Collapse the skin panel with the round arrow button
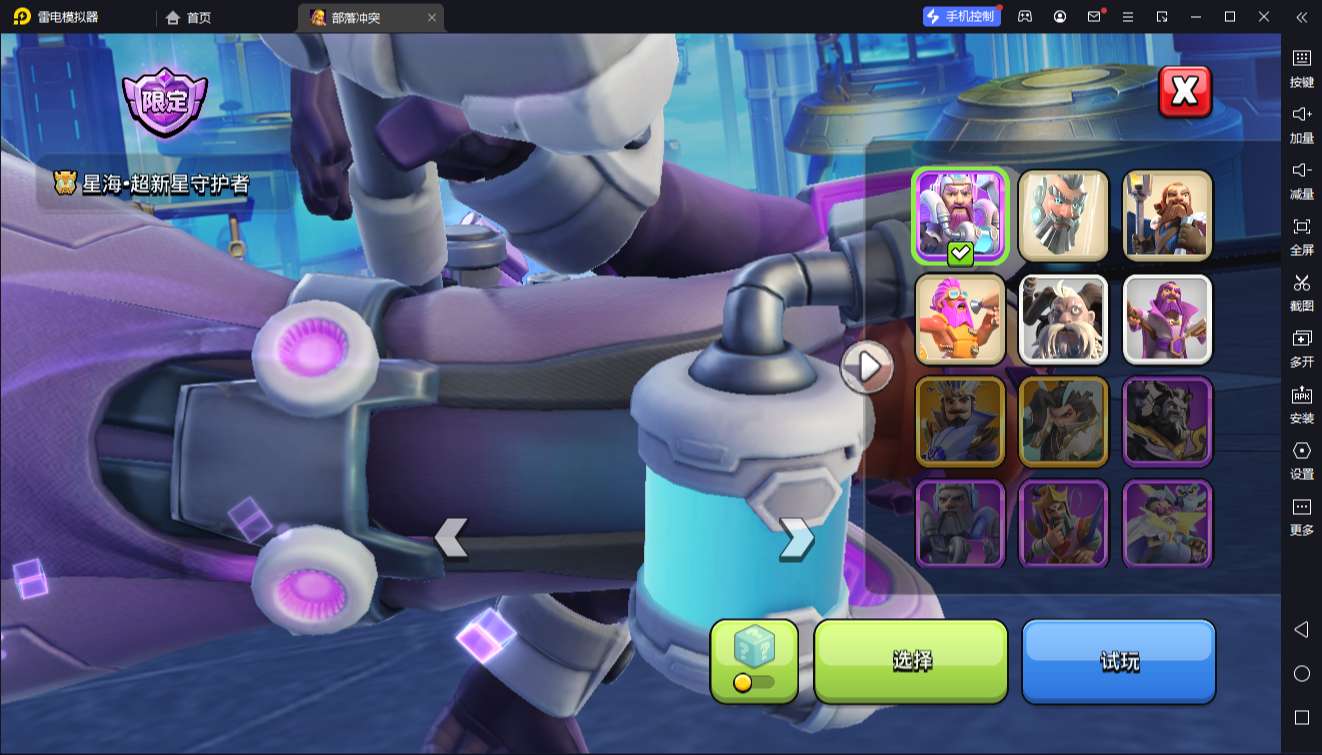Image resolution: width=1322 pixels, height=755 pixels. [x=866, y=368]
